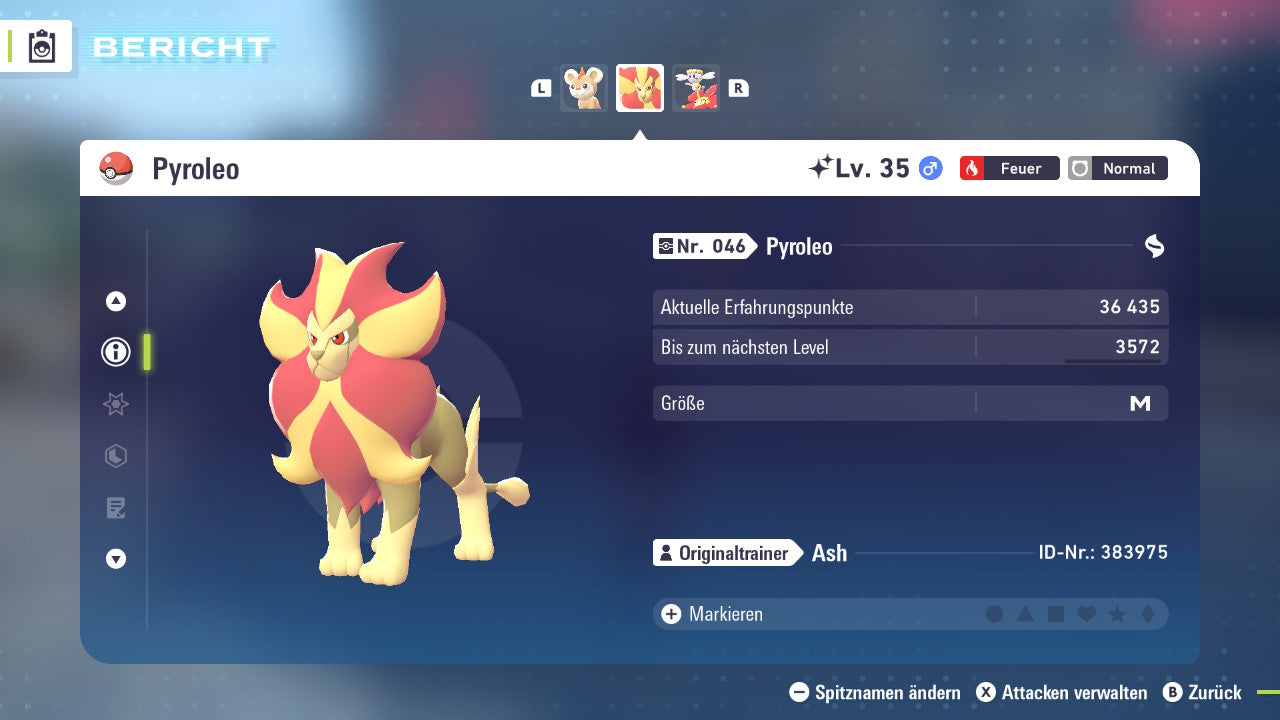Switch to the Litleo party slot thumbnail
The height and width of the screenshot is (720, 1280).
click(x=584, y=88)
